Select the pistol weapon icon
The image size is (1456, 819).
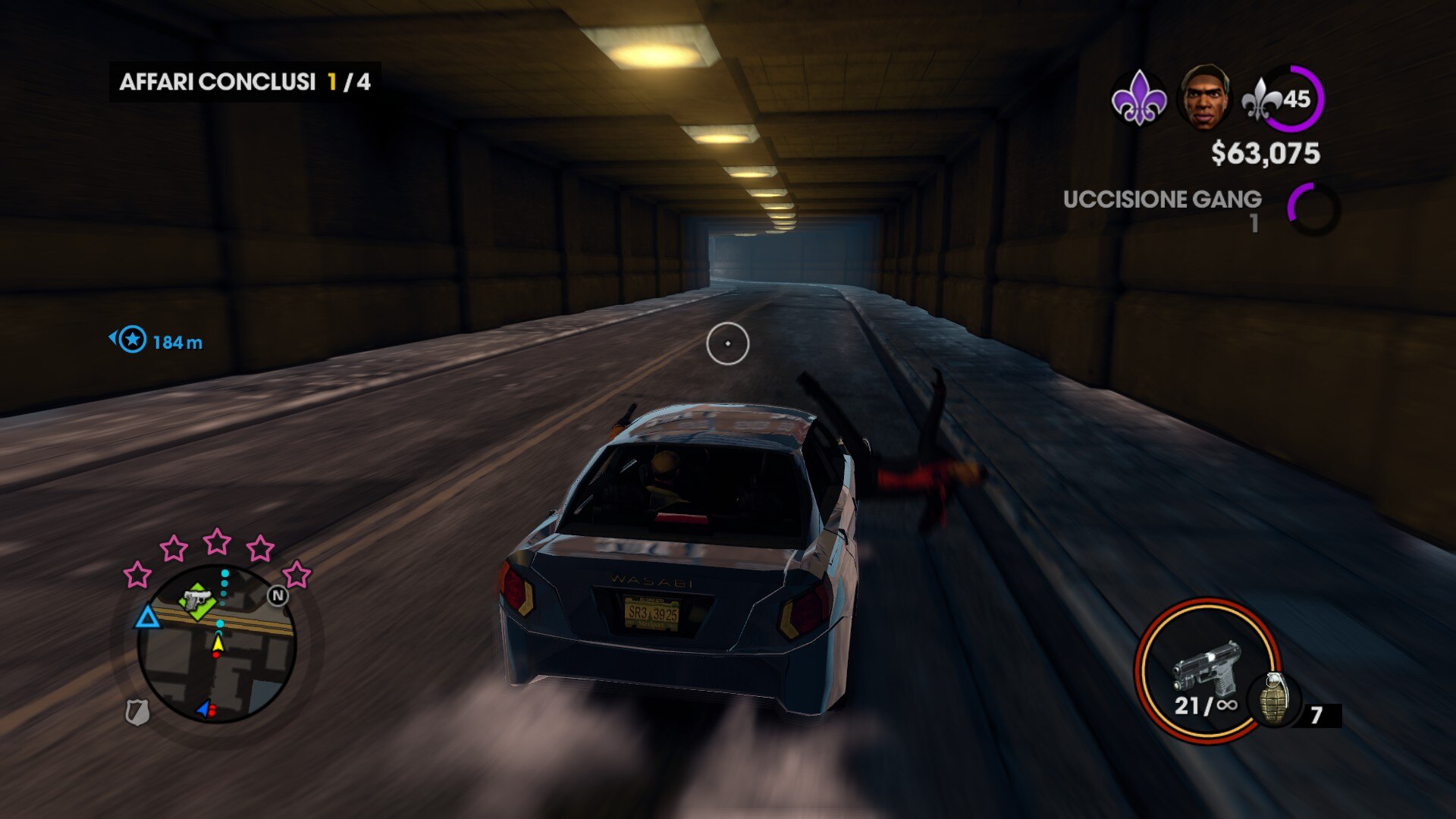pos(1206,666)
